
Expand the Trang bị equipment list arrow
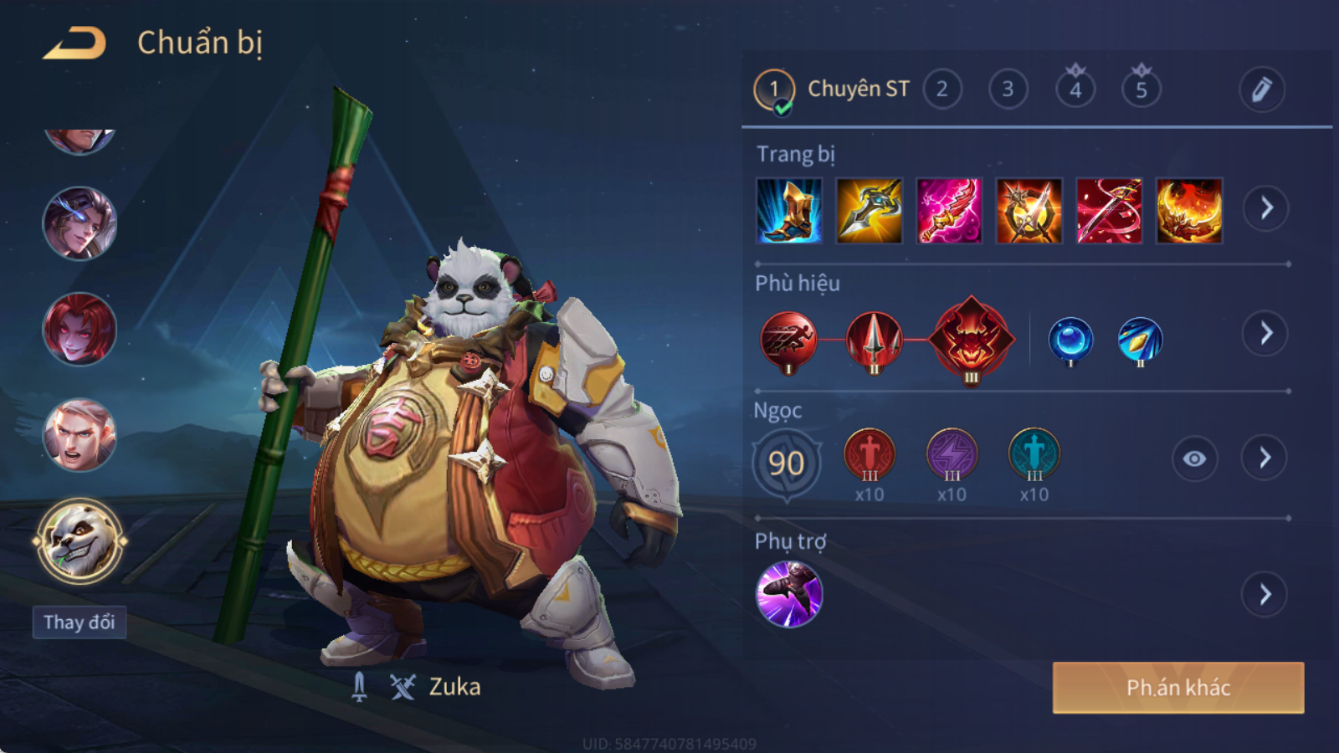pyautogui.click(x=1266, y=208)
